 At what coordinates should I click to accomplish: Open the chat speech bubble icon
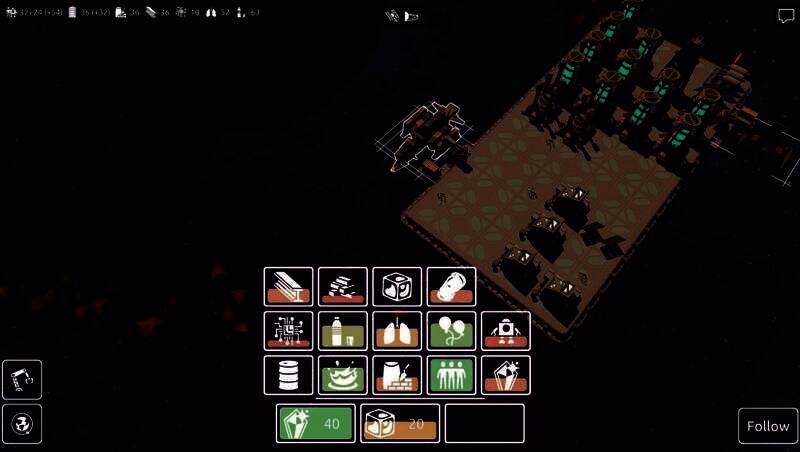785,16
